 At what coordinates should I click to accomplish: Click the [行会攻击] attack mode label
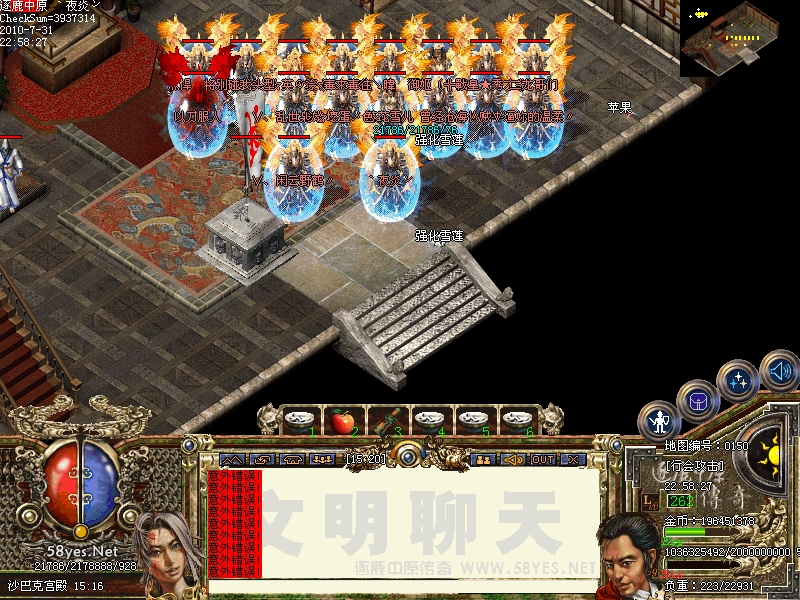pos(696,467)
